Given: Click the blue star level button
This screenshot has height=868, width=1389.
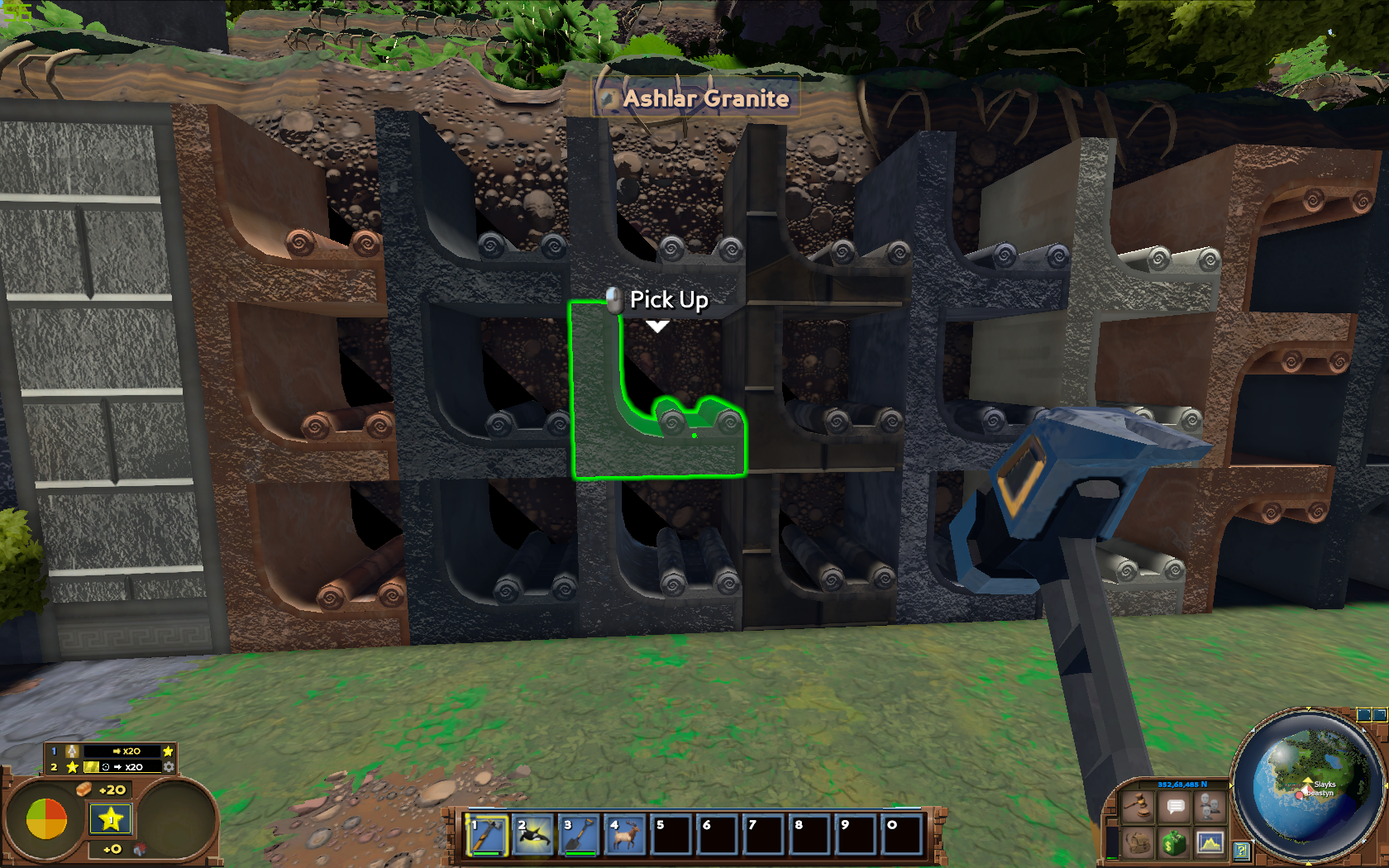Looking at the screenshot, I should click(111, 819).
